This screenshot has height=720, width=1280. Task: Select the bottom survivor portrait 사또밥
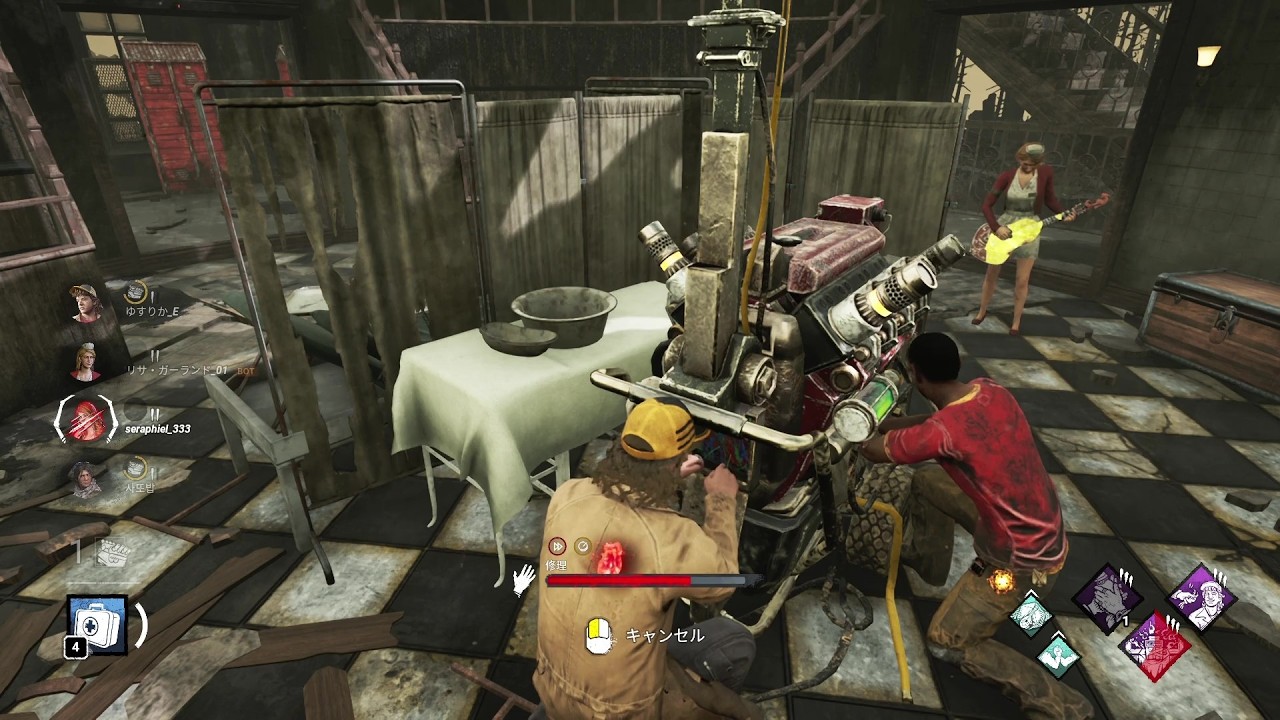86,477
